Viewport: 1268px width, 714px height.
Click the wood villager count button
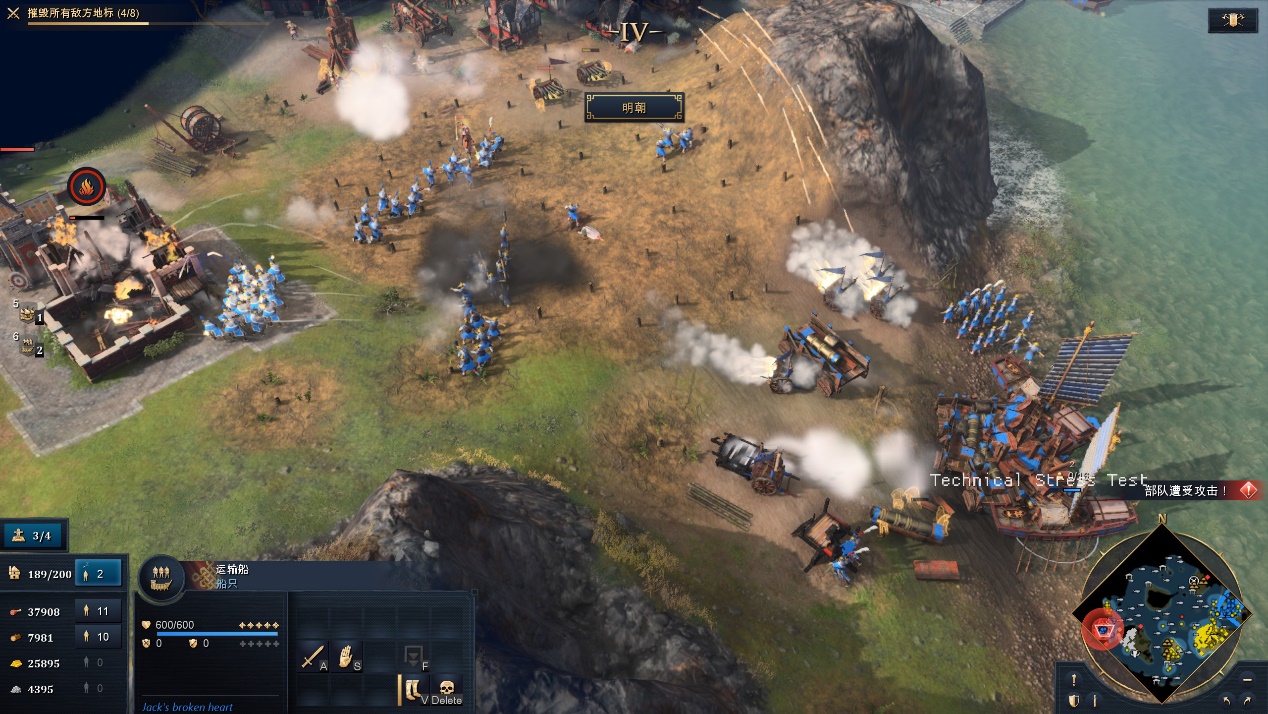click(x=102, y=637)
